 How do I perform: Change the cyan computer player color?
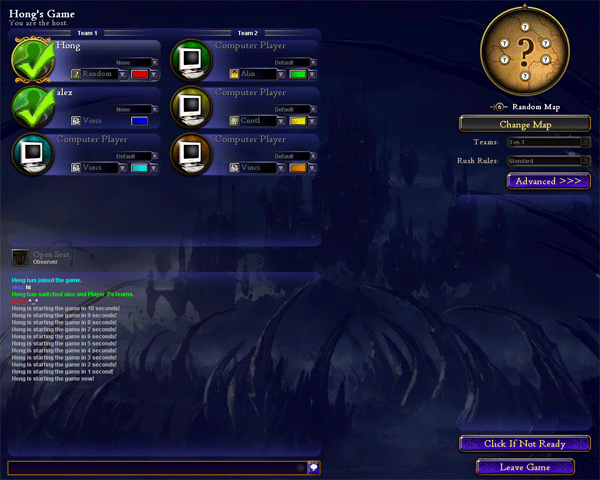click(139, 168)
